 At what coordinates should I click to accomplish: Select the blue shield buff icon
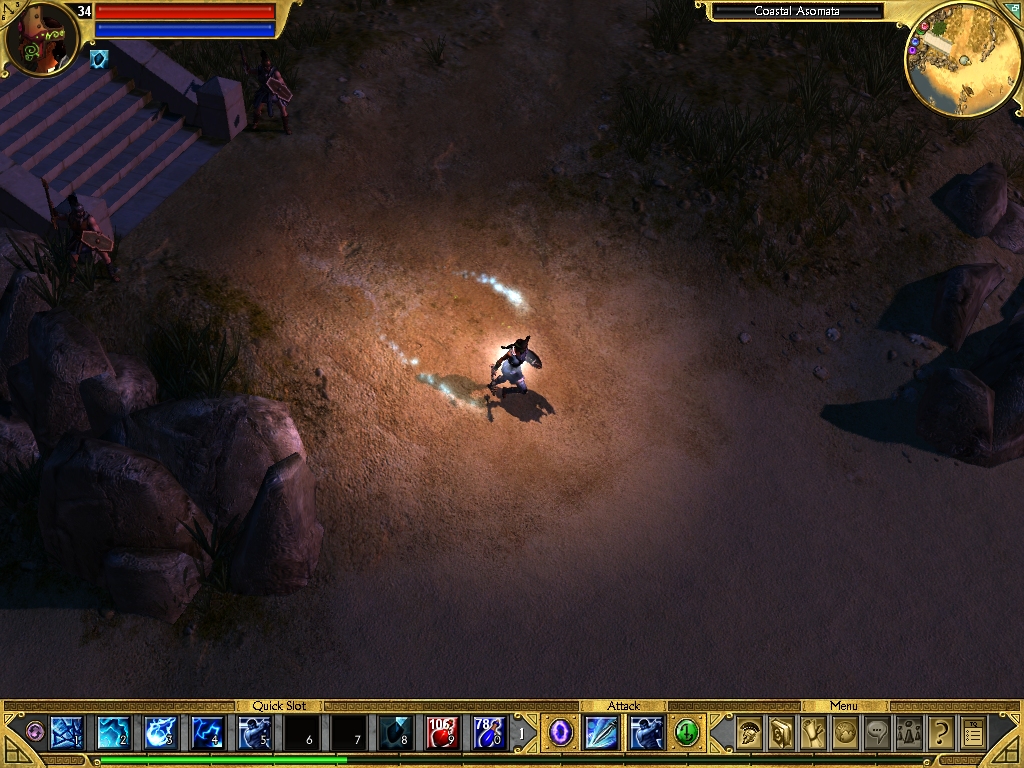tap(99, 60)
